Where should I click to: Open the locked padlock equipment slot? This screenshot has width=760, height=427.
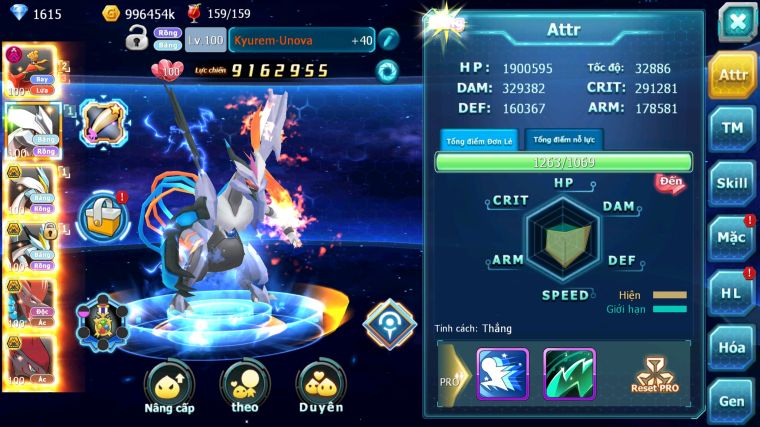tap(102, 215)
